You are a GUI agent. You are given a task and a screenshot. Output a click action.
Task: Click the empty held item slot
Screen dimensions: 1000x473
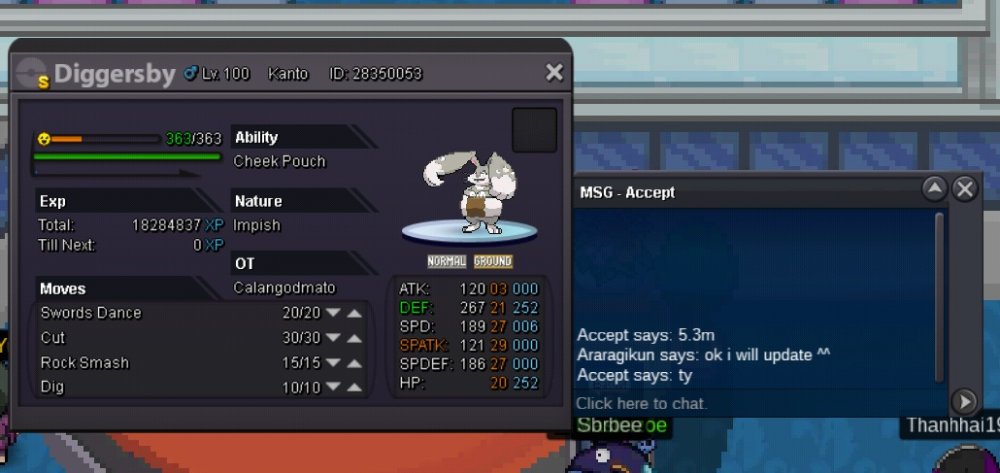534,131
